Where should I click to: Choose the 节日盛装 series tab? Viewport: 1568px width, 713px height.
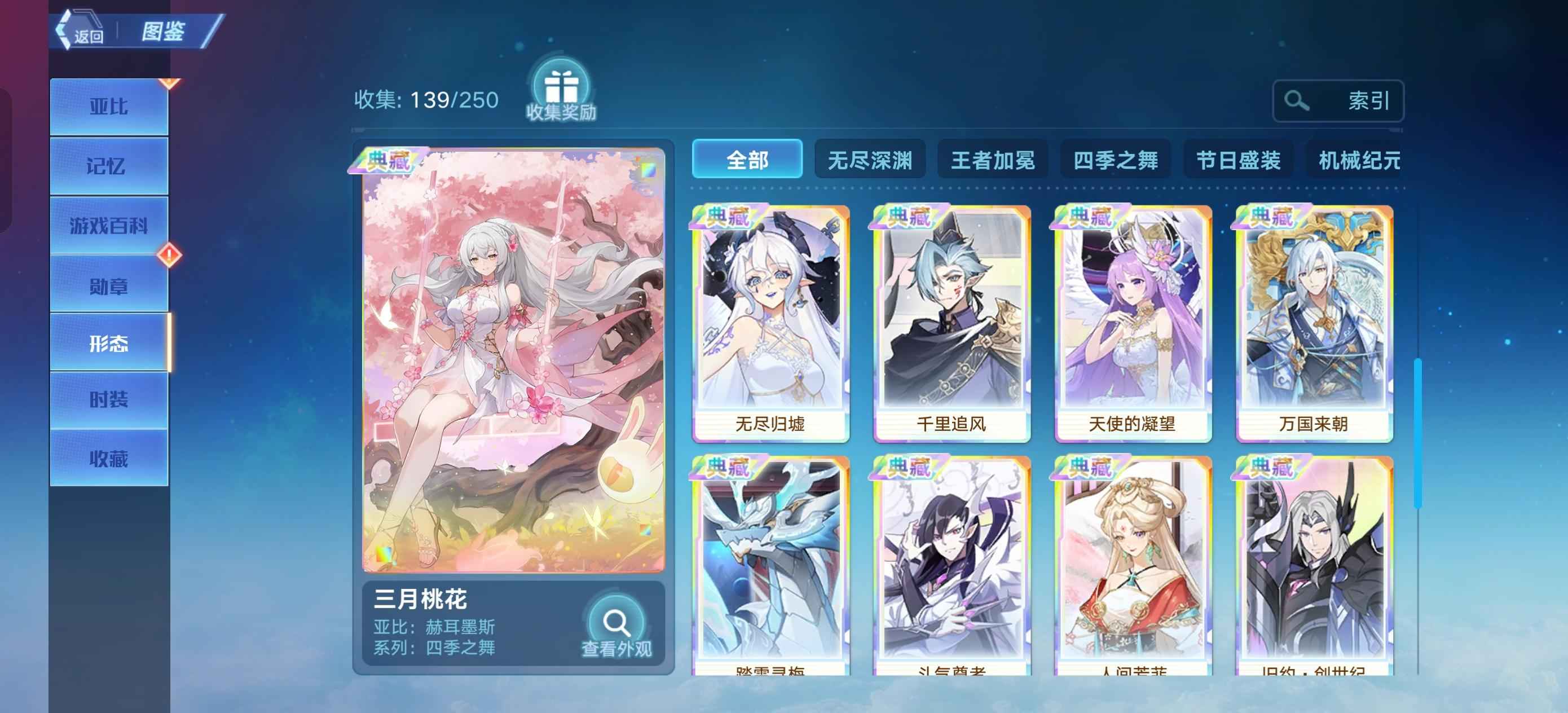click(x=1238, y=160)
